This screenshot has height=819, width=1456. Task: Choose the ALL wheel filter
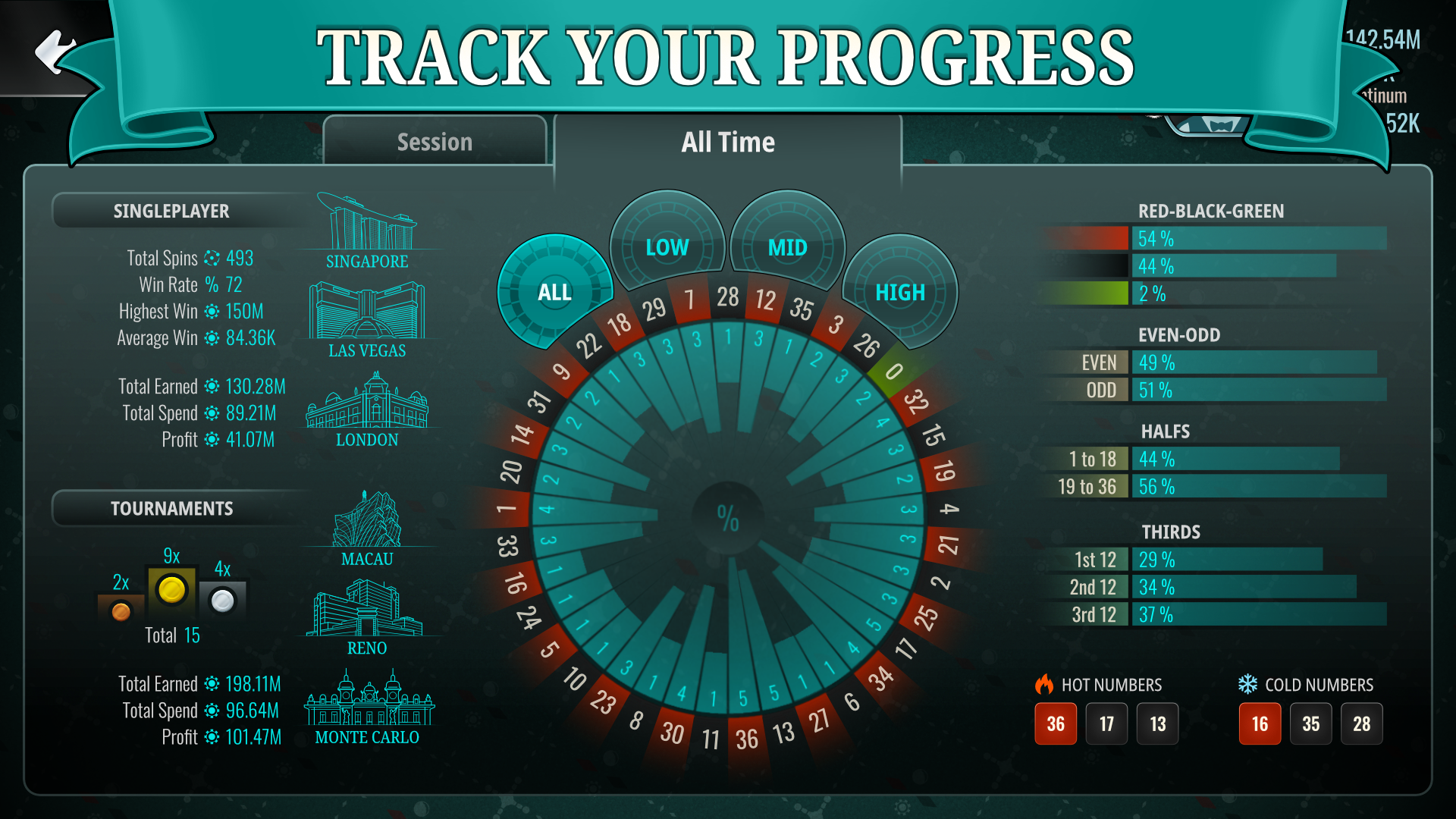pyautogui.click(x=554, y=292)
